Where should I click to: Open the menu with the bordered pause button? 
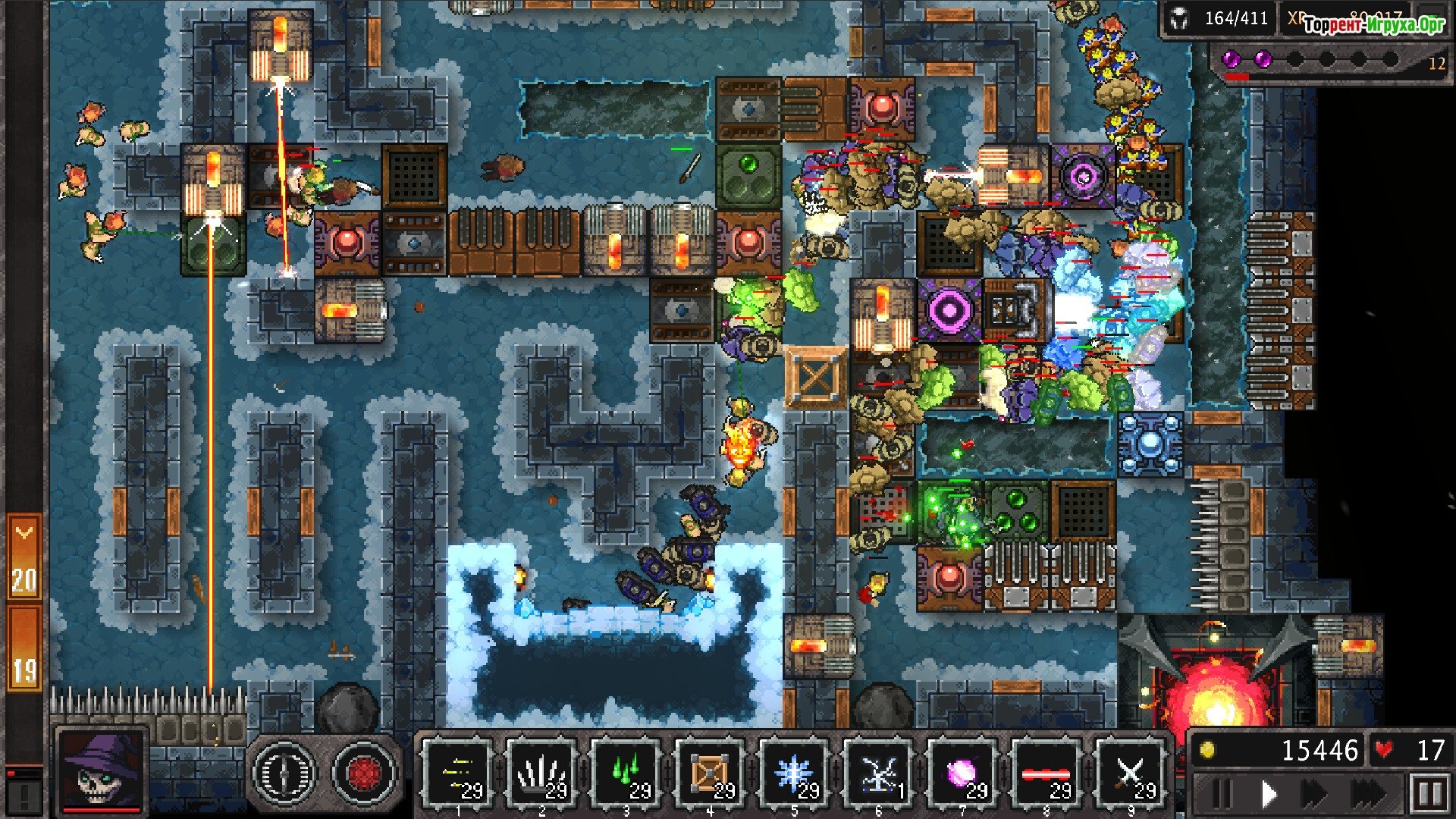(1429, 795)
